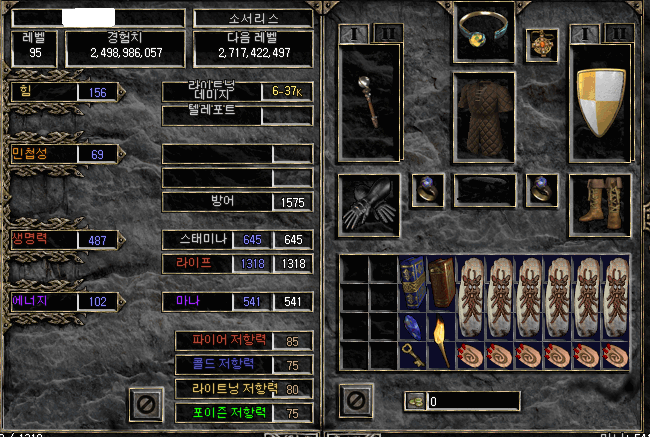Select the equipped amulet
The image size is (650, 443).
(x=541, y=45)
